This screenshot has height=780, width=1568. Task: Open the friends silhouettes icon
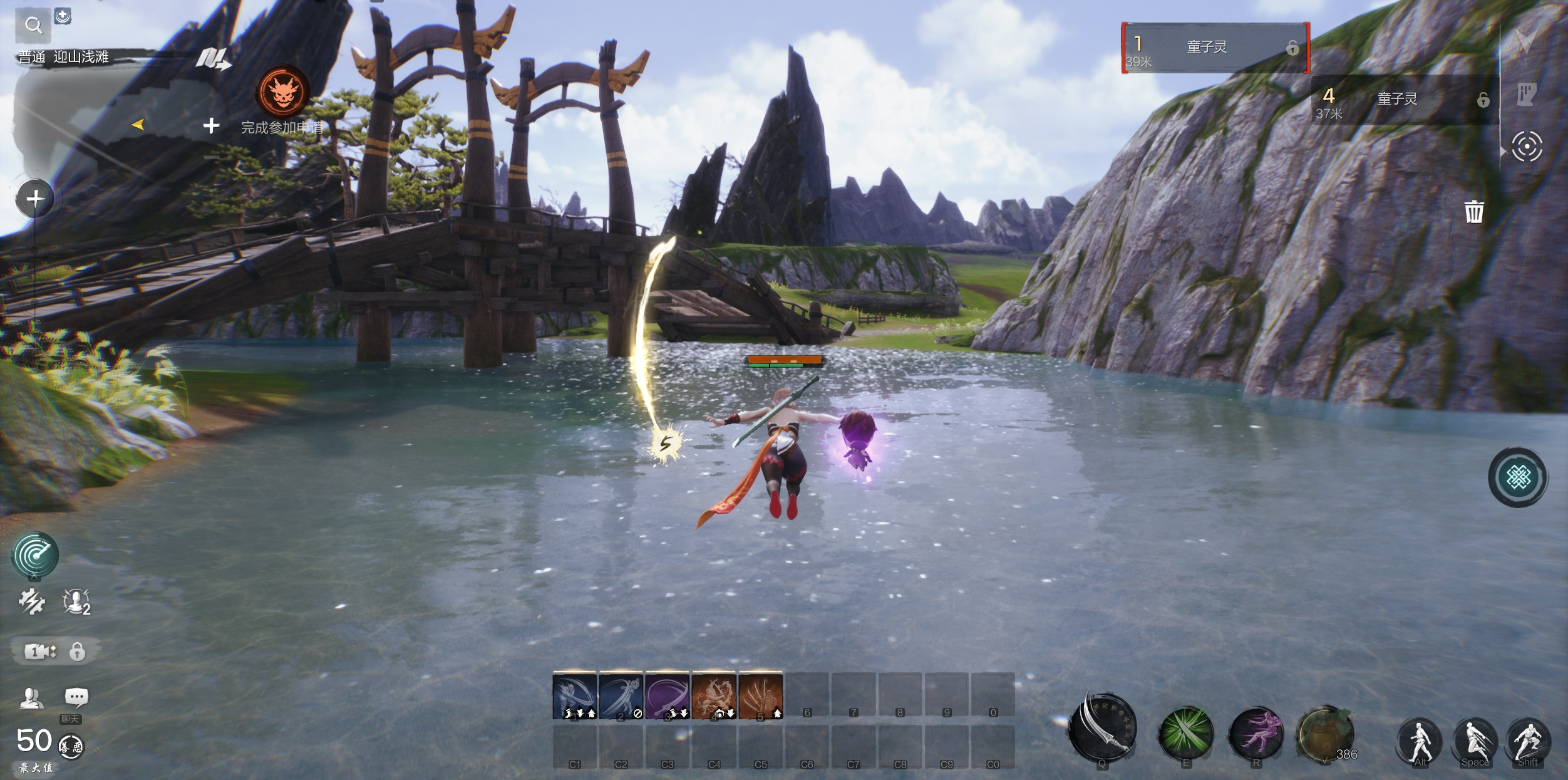coord(31,697)
